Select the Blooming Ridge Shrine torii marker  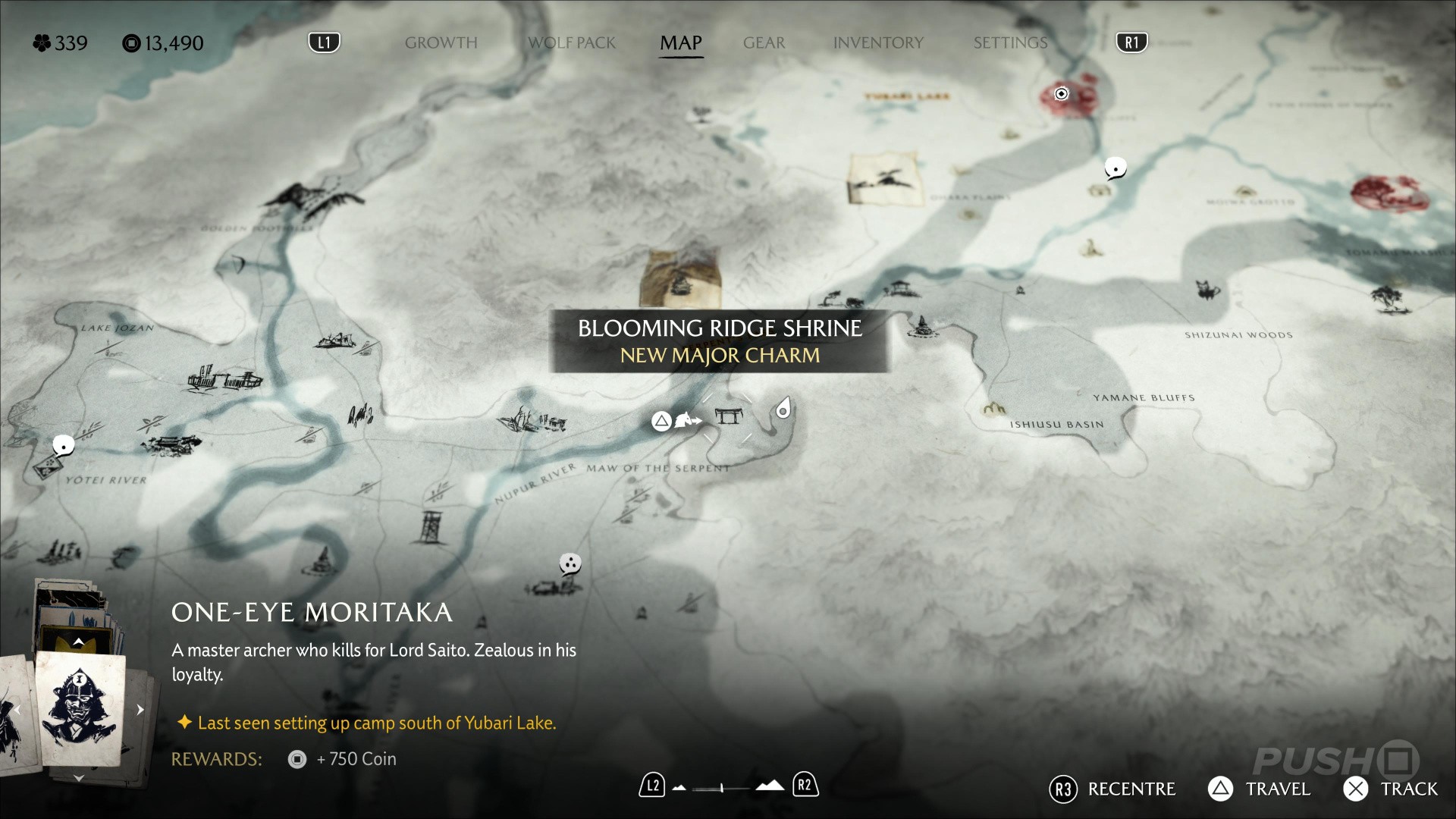tap(728, 416)
